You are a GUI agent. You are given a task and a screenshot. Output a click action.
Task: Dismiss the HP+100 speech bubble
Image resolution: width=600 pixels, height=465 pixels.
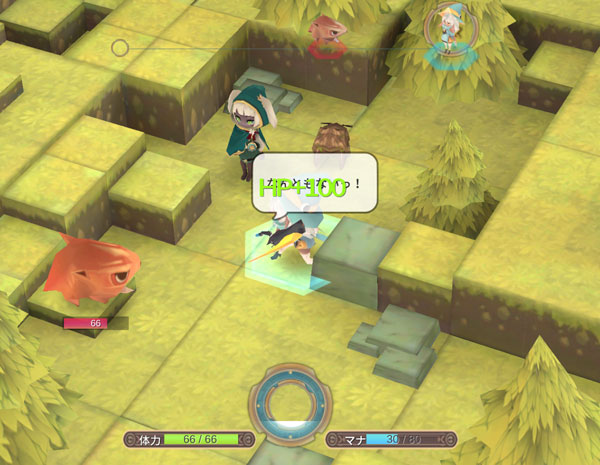[x=313, y=186]
